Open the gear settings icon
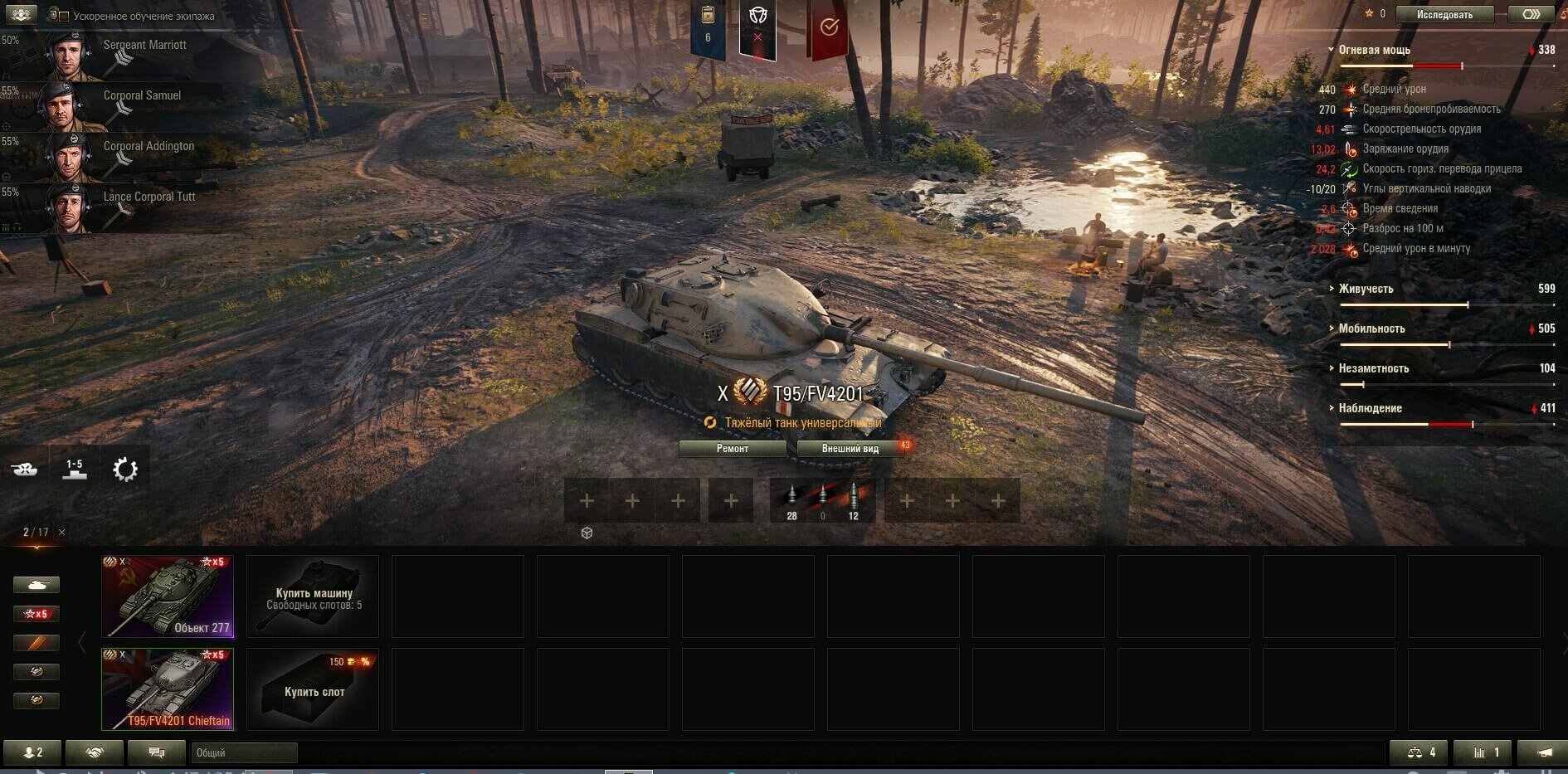 (x=125, y=470)
